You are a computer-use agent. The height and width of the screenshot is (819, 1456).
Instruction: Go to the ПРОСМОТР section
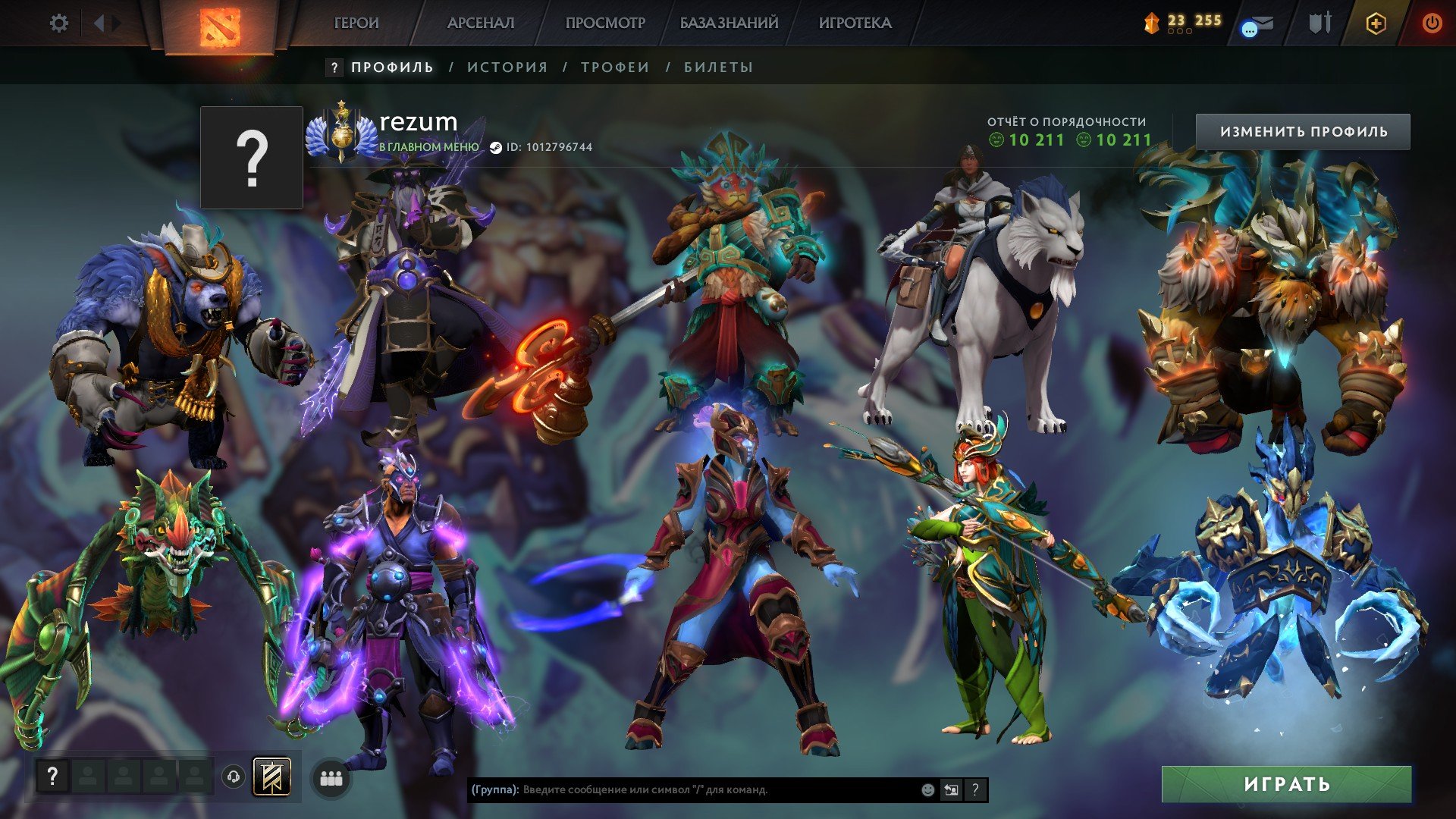tap(605, 23)
